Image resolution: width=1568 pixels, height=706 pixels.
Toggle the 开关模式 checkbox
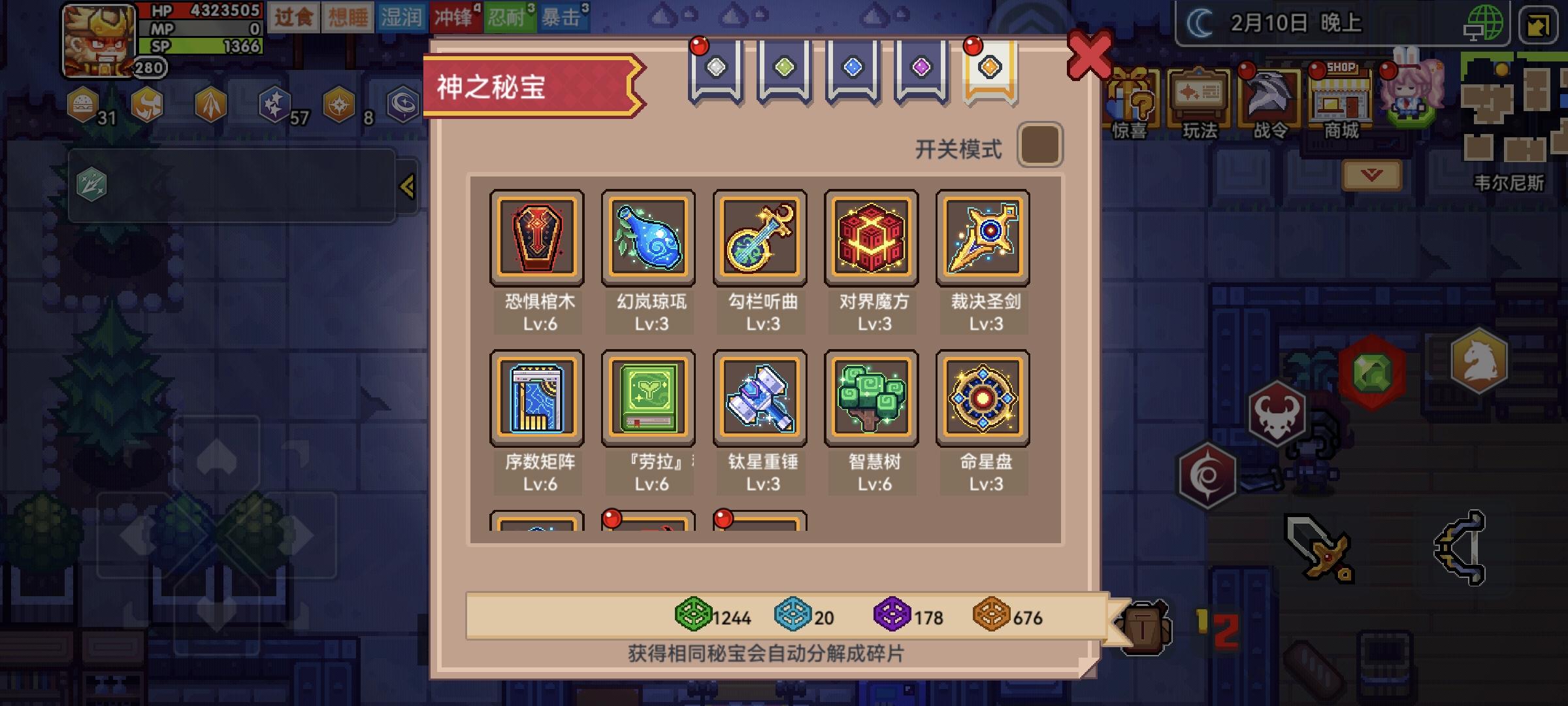click(x=1040, y=144)
